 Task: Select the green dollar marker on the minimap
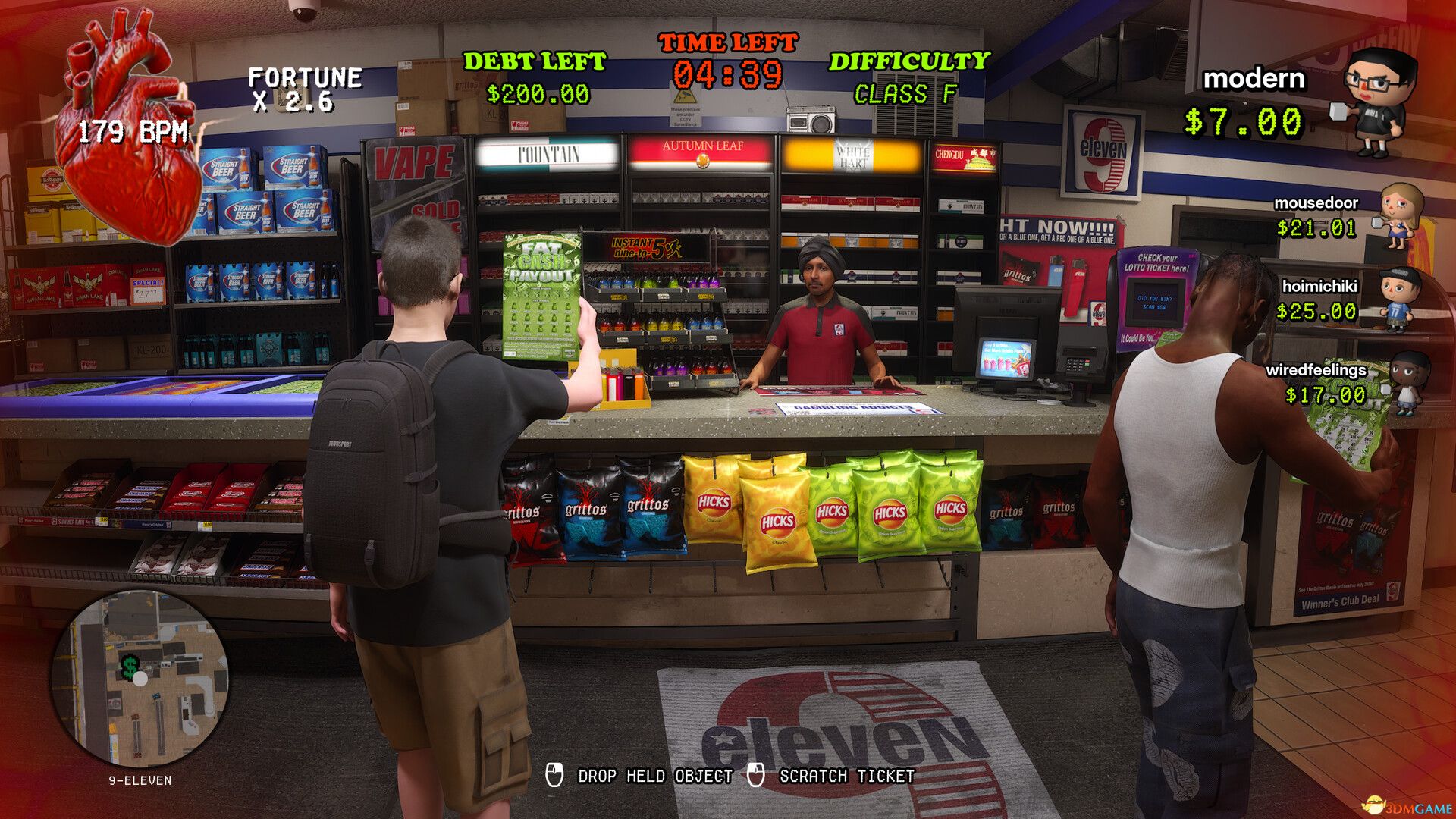click(x=130, y=667)
